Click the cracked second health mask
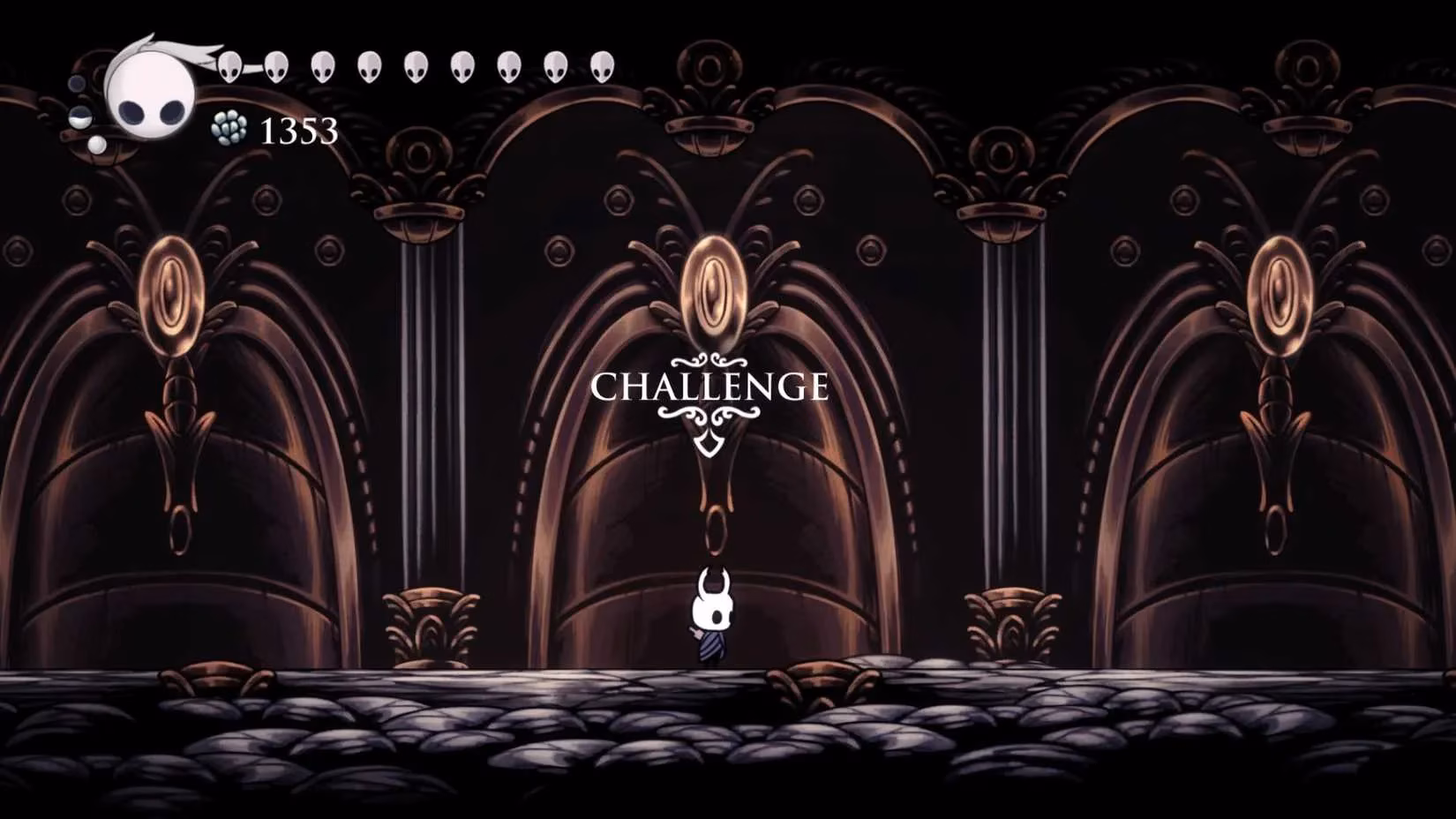 pos(277,67)
